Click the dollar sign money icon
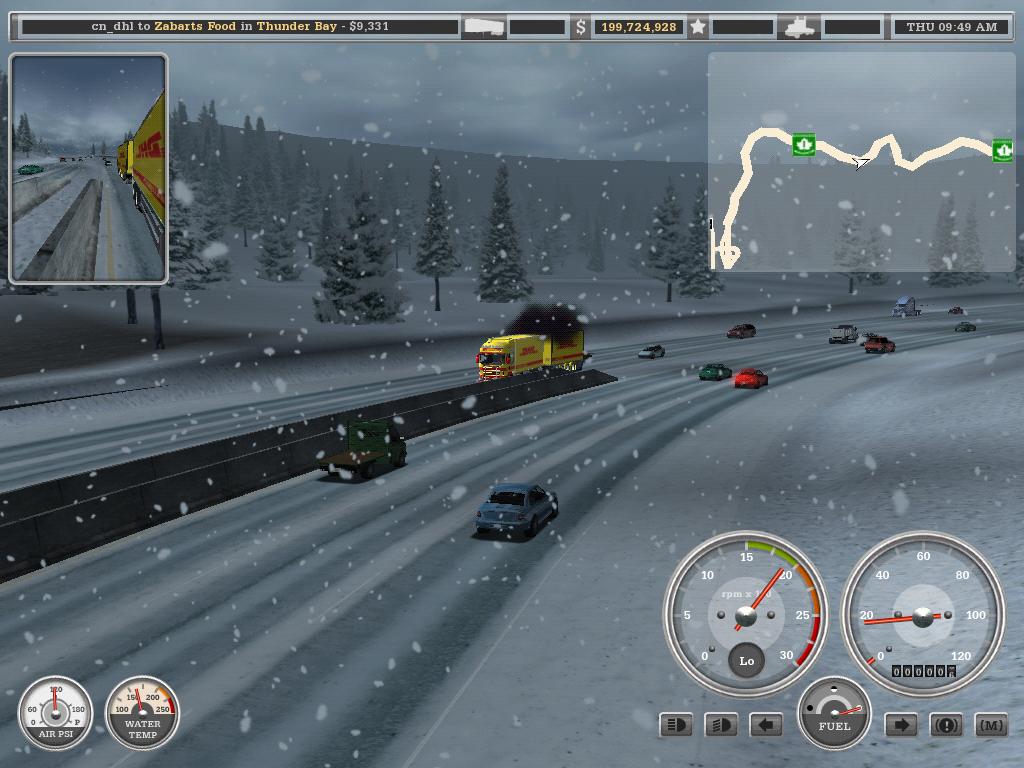The height and width of the screenshot is (768, 1024). pos(581,27)
